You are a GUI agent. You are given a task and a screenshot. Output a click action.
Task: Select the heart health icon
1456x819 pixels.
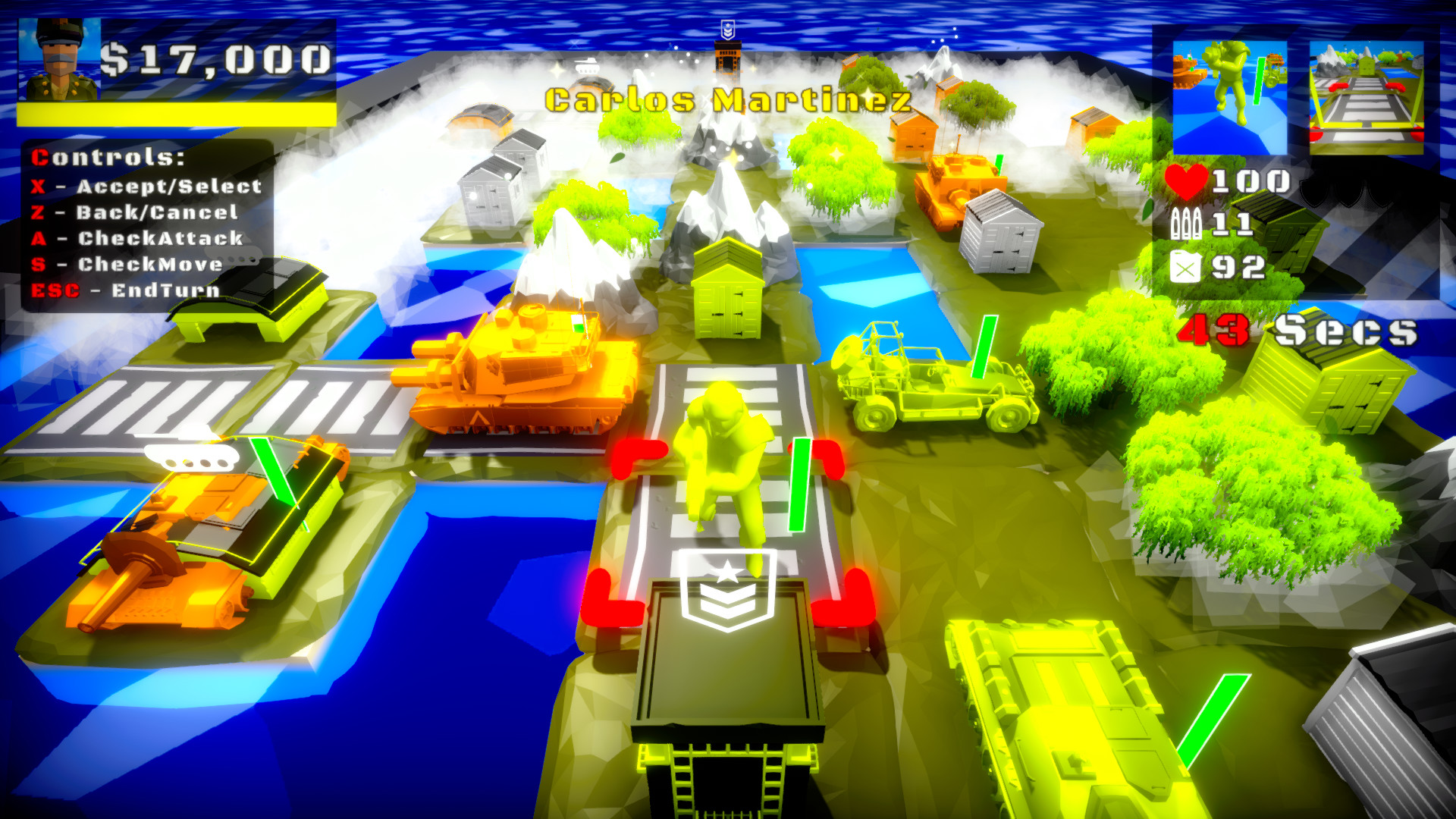(1187, 180)
